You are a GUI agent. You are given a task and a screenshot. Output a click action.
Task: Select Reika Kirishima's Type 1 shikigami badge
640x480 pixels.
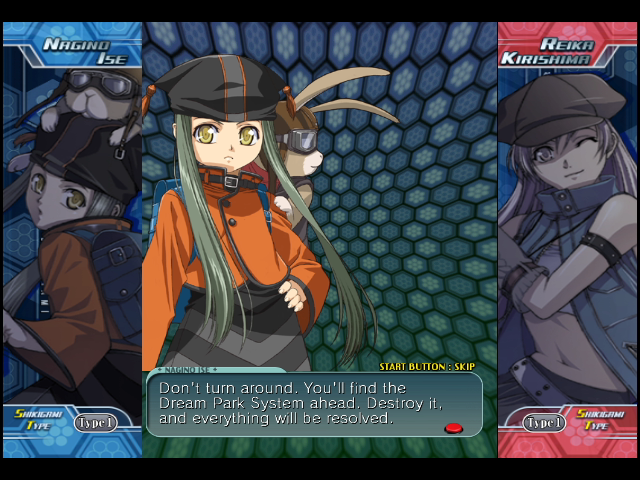(545, 423)
